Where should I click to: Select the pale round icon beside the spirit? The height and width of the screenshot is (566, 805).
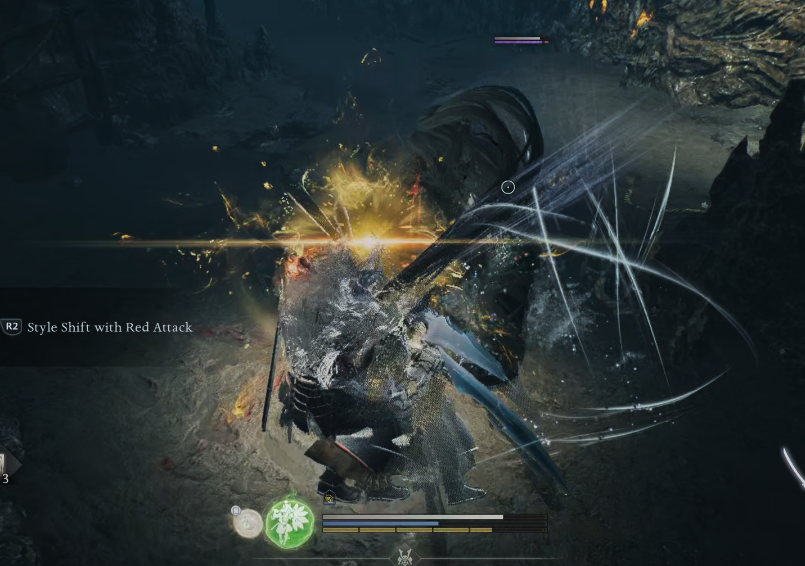coord(248,522)
